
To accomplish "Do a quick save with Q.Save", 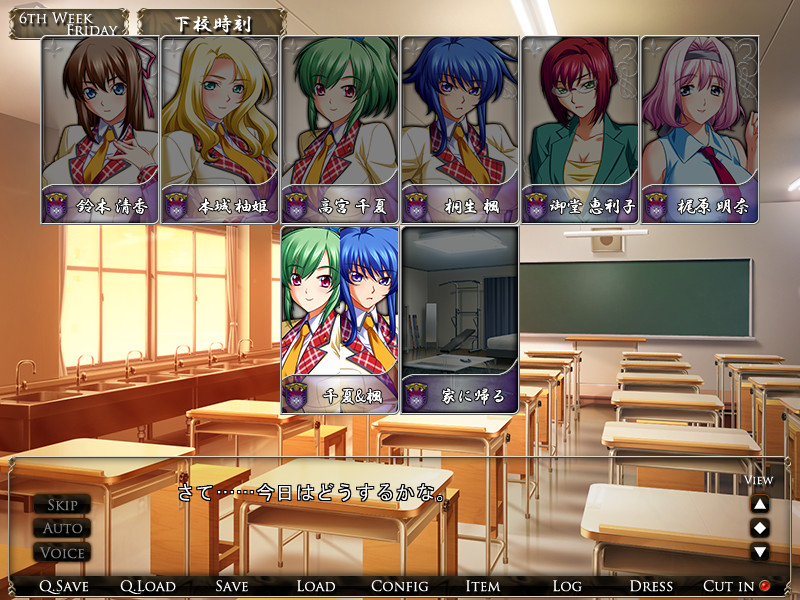I will pyautogui.click(x=64, y=586).
